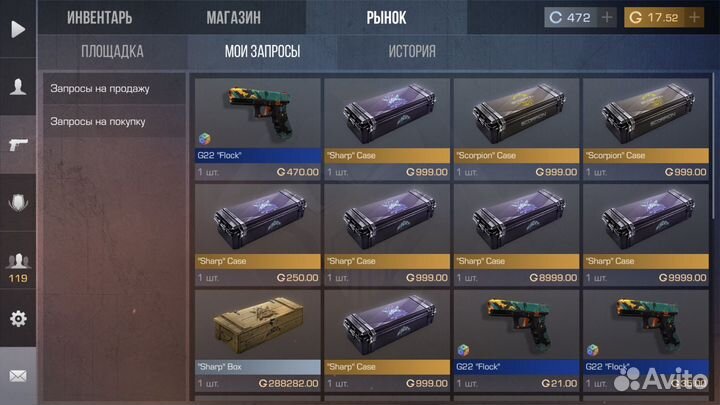The width and height of the screenshot is (720, 405).
Task: Select the G22 "Flock" listing priced 470.00
Action: pos(258,129)
